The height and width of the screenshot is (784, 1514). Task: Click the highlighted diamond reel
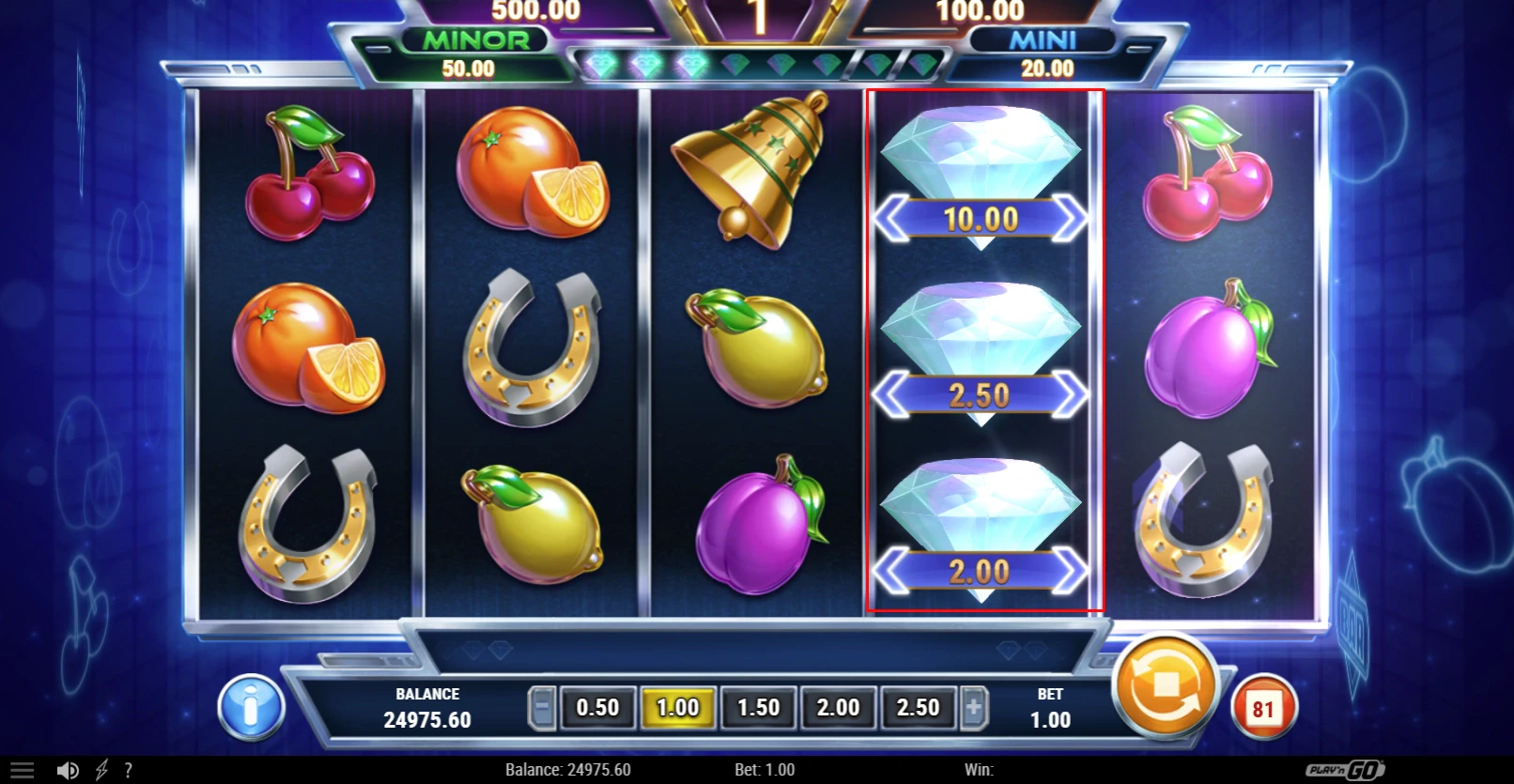pos(984,352)
